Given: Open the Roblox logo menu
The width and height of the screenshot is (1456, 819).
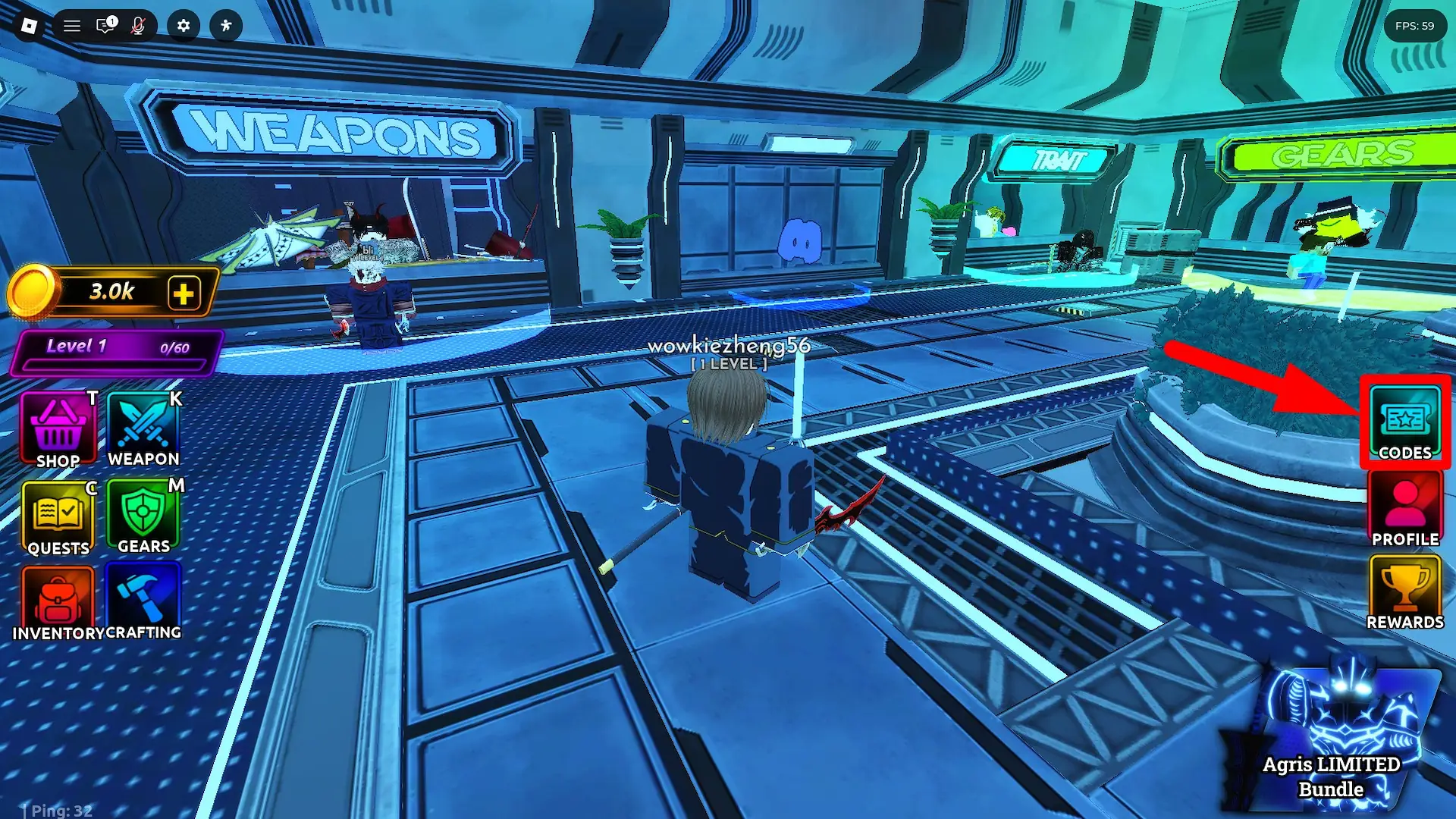Looking at the screenshot, I should (x=29, y=26).
